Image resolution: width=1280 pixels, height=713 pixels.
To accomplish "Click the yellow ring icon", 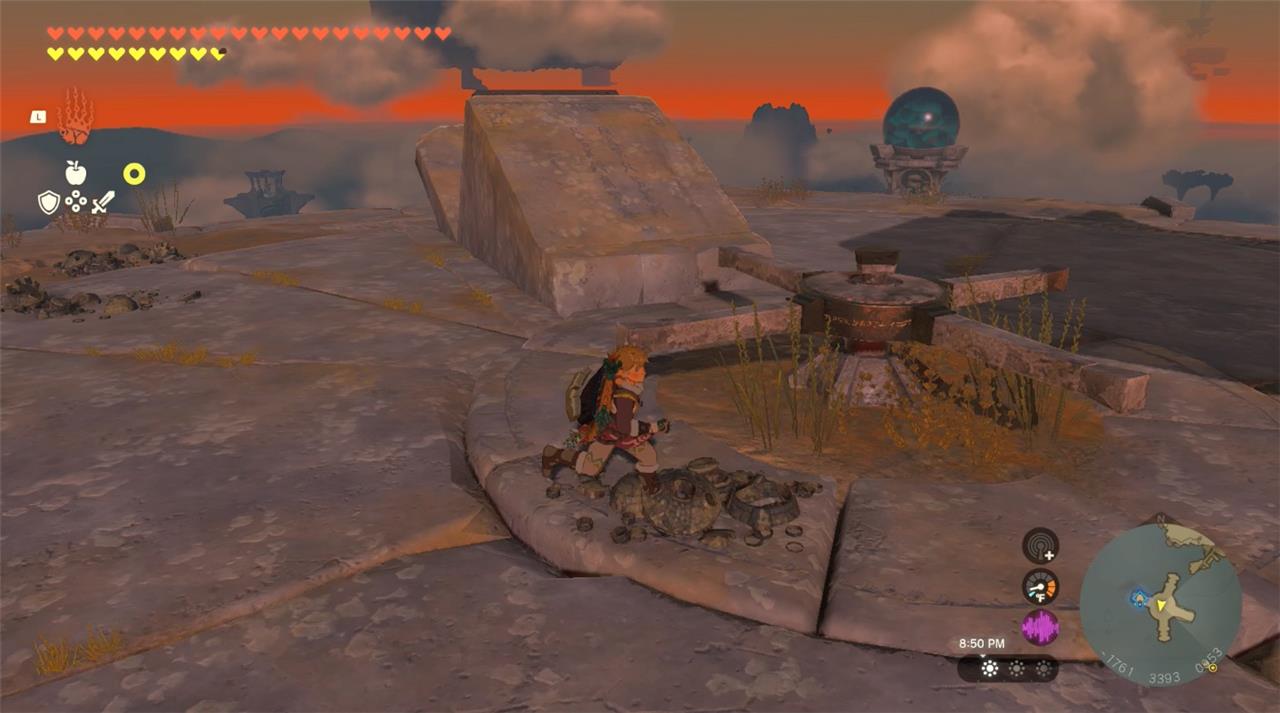I will (134, 174).
